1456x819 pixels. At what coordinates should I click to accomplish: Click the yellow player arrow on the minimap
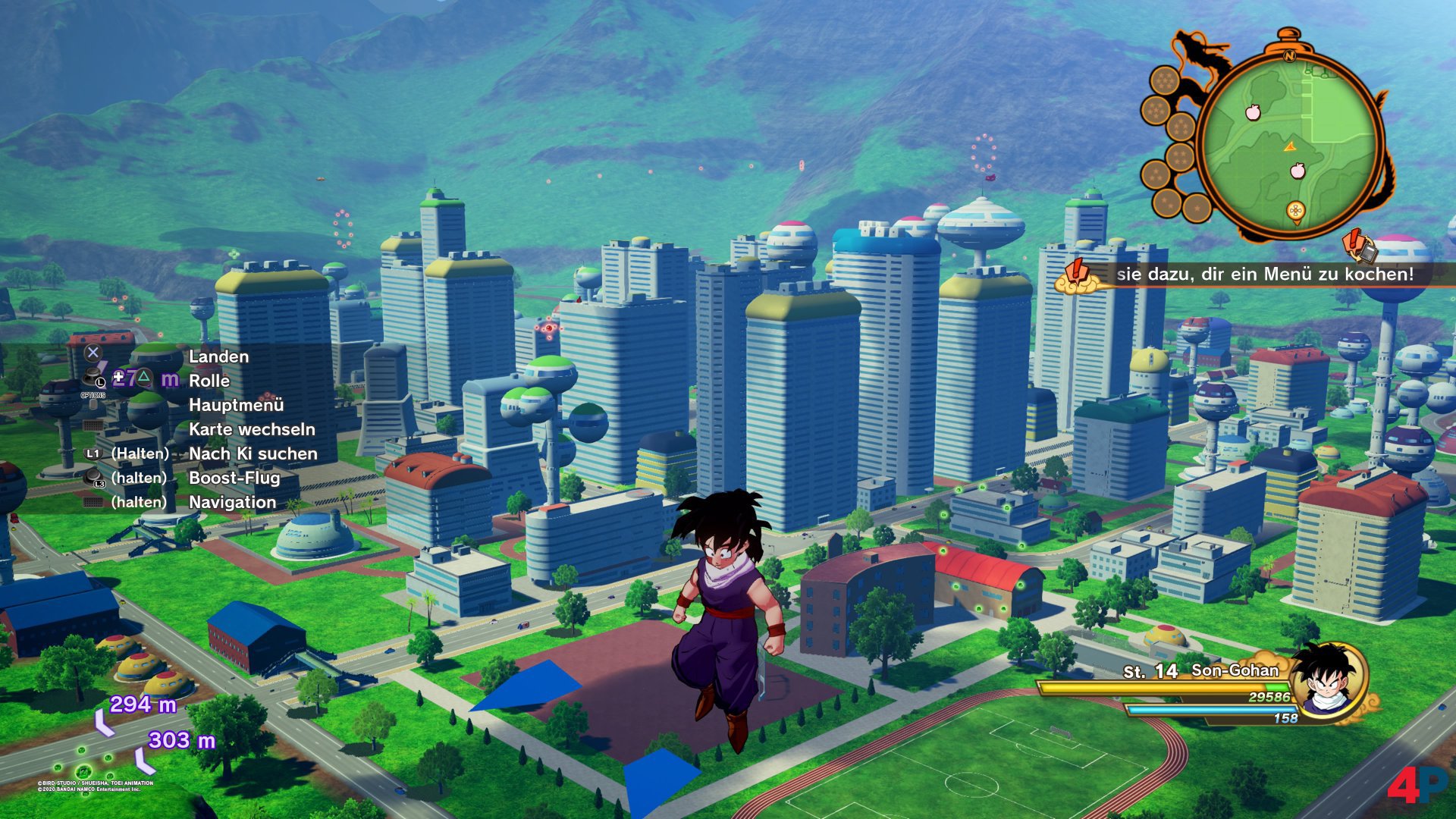[1290, 146]
